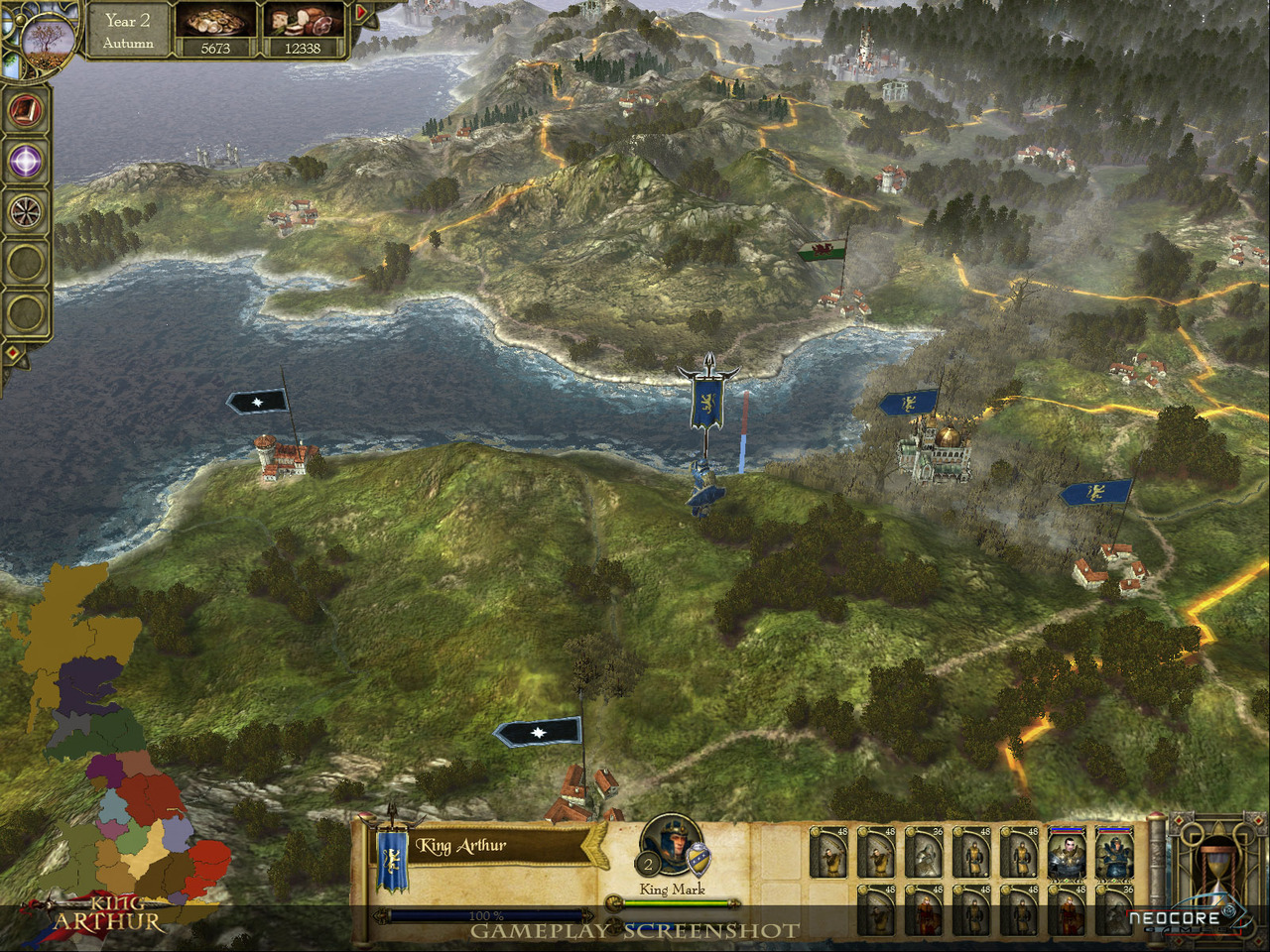Open the round table wheel button
Image resolution: width=1270 pixels, height=952 pixels.
point(27,212)
